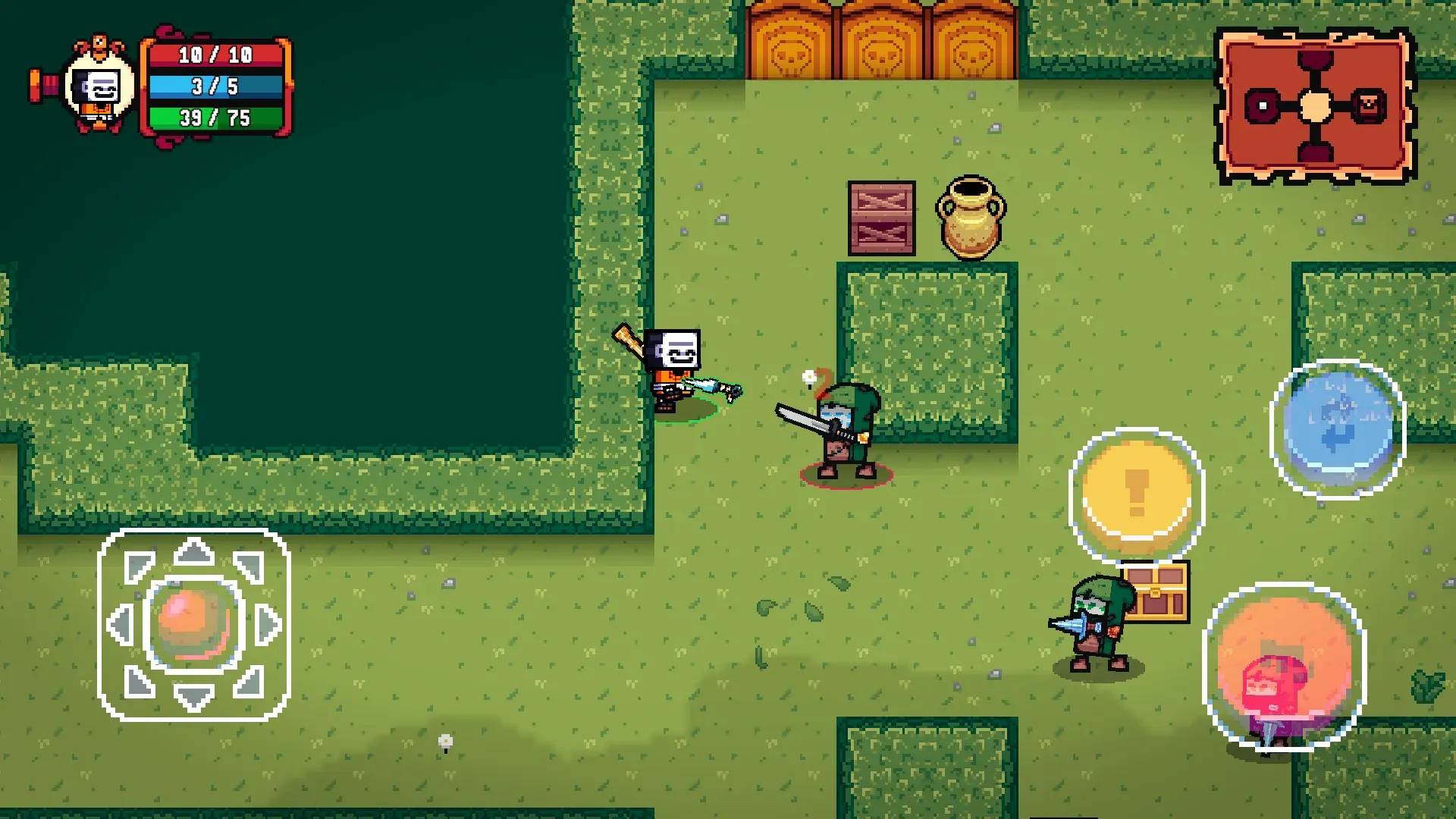Viewport: 1456px width, 819px height.
Task: Click the skull character portrait
Action: (x=100, y=87)
